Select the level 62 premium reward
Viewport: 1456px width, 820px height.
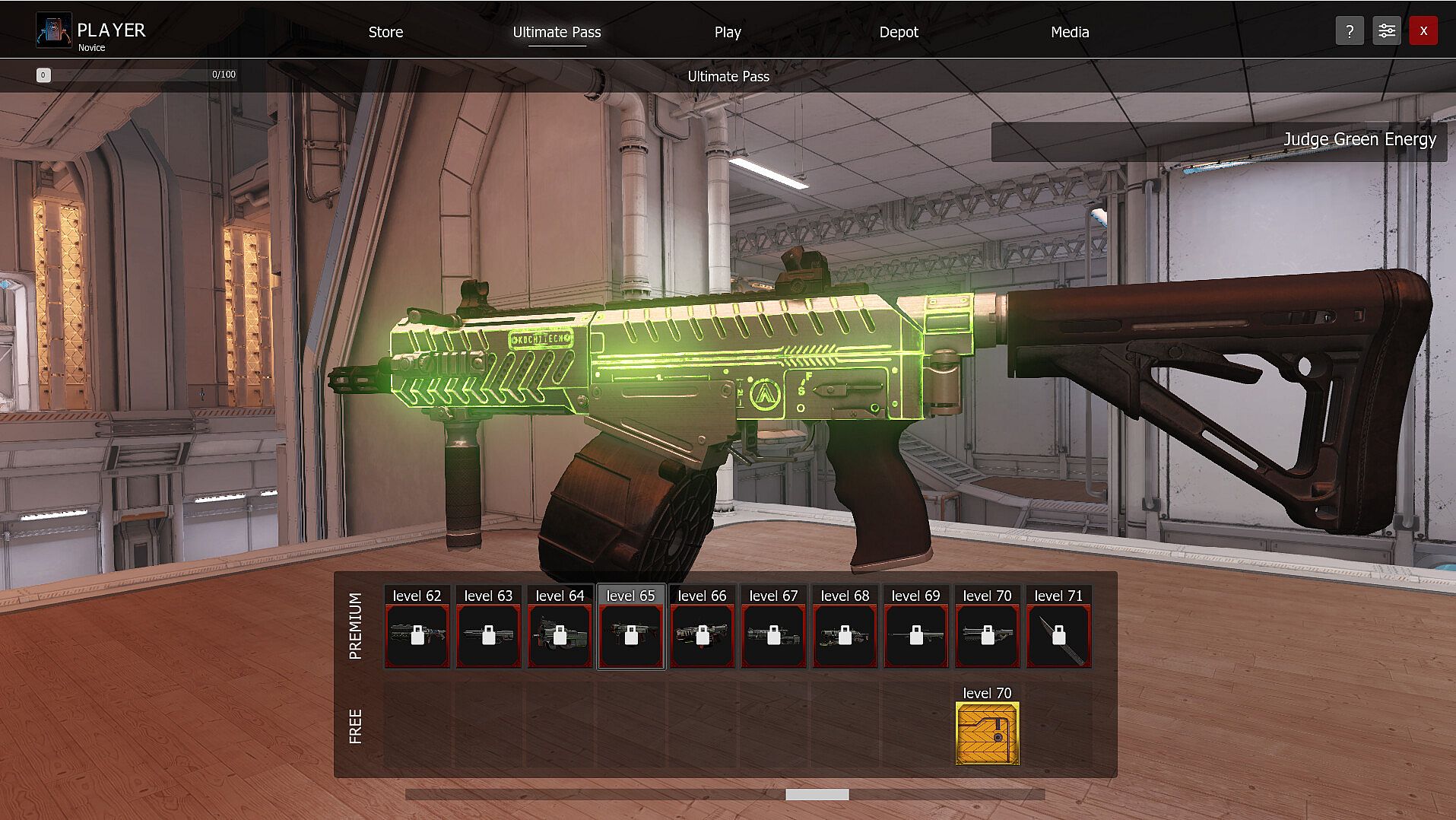pos(417,635)
